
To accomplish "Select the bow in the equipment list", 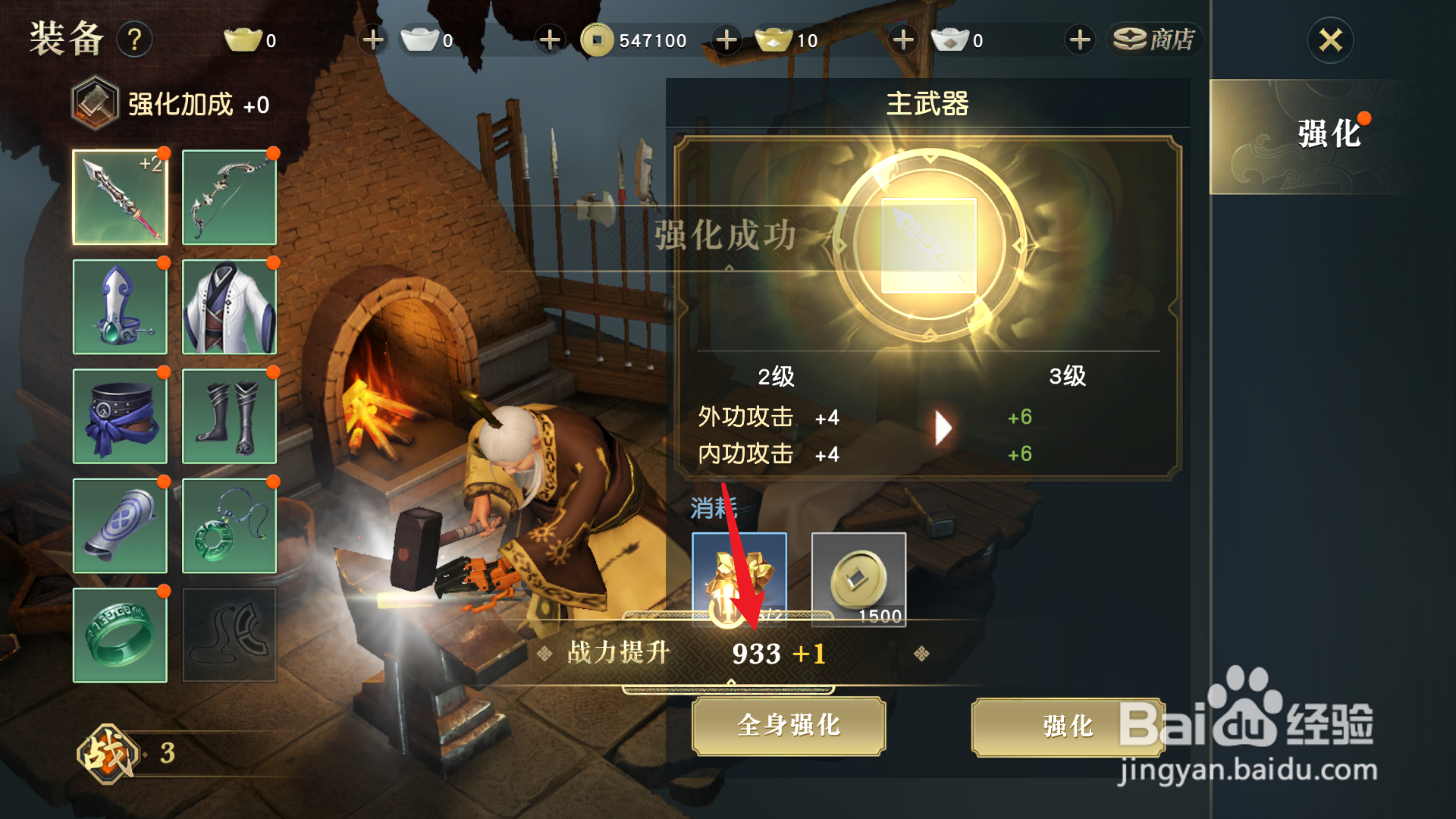I will tap(229, 196).
